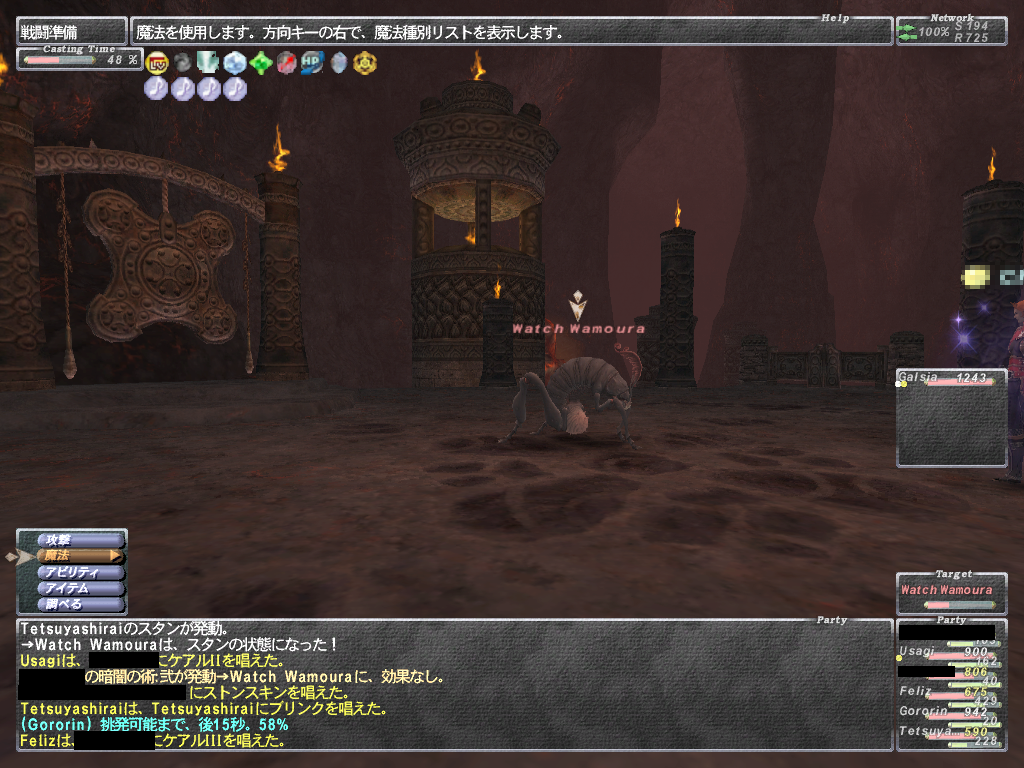
Task: Open the アイテム (Item) menu
Action: point(78,588)
